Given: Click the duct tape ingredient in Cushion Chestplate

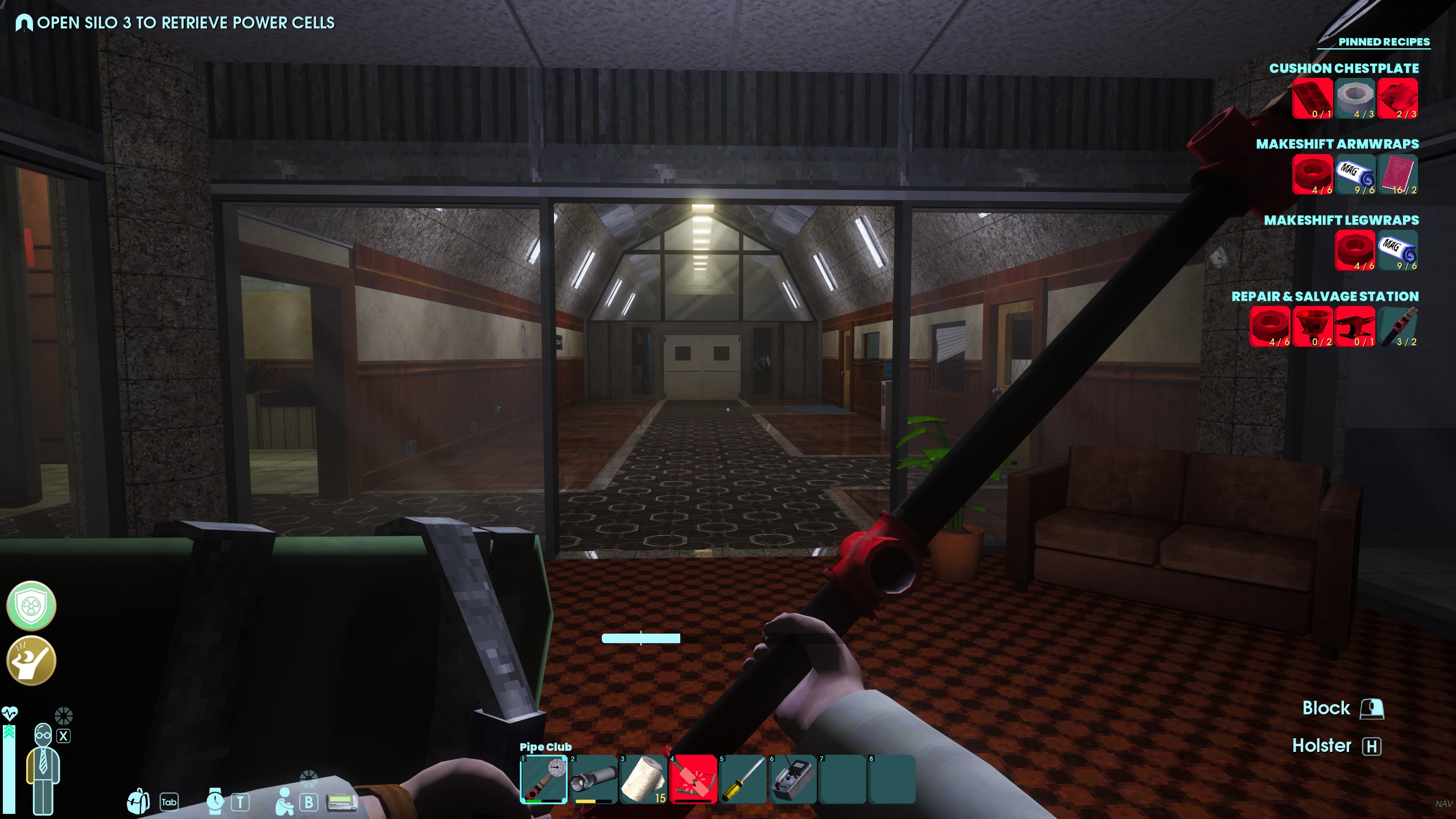Looking at the screenshot, I should [x=1355, y=98].
